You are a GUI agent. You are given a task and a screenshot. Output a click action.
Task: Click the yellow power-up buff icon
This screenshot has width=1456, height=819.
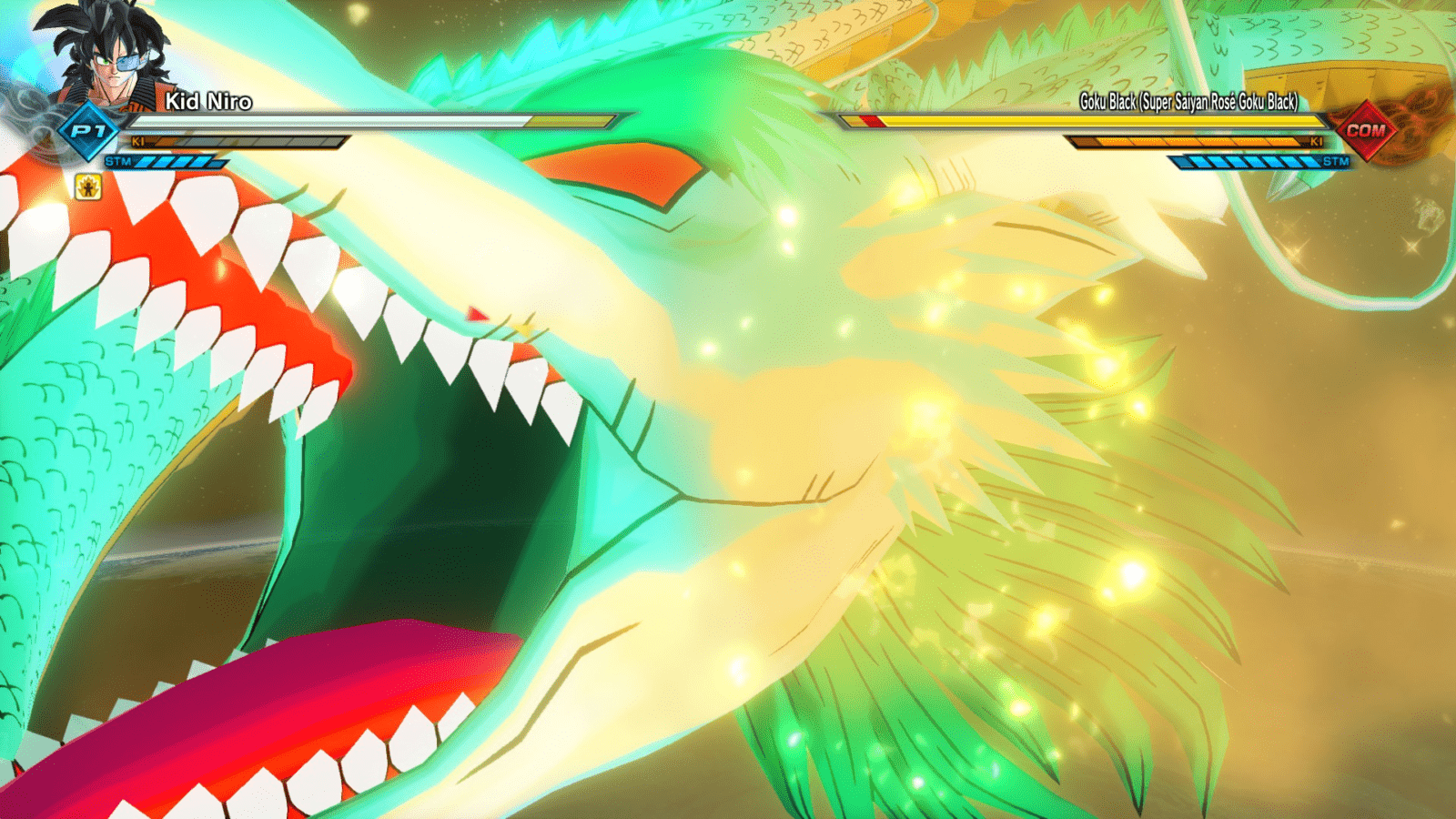86,187
